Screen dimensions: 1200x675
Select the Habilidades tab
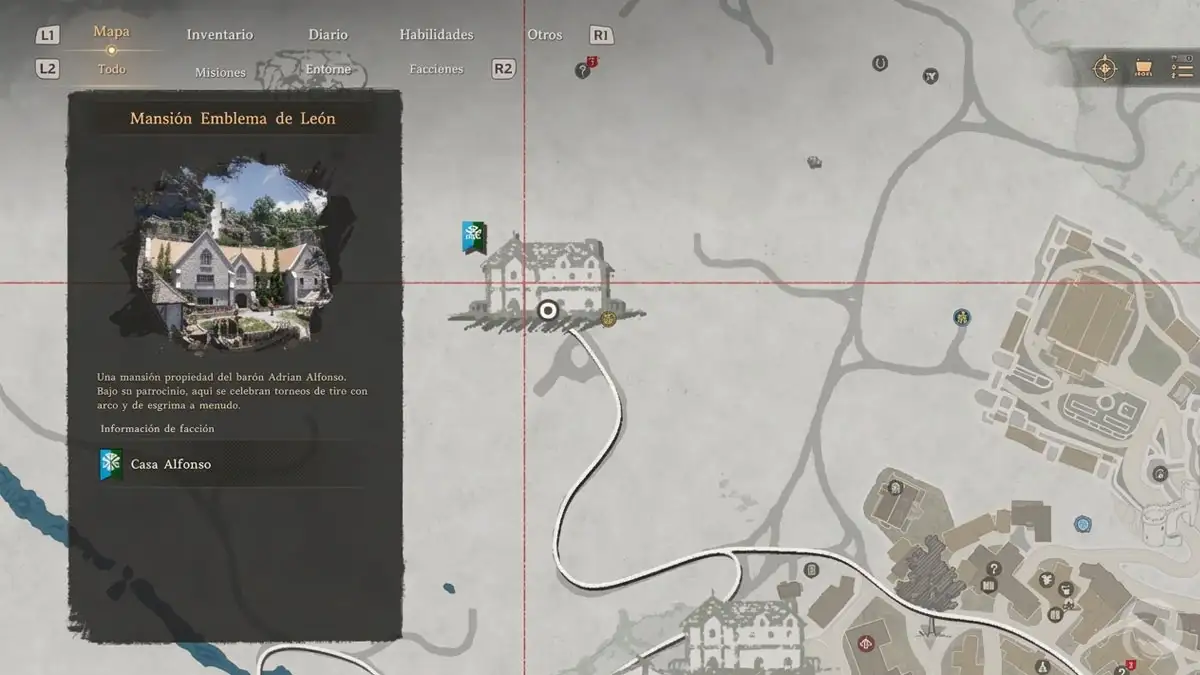click(x=436, y=35)
